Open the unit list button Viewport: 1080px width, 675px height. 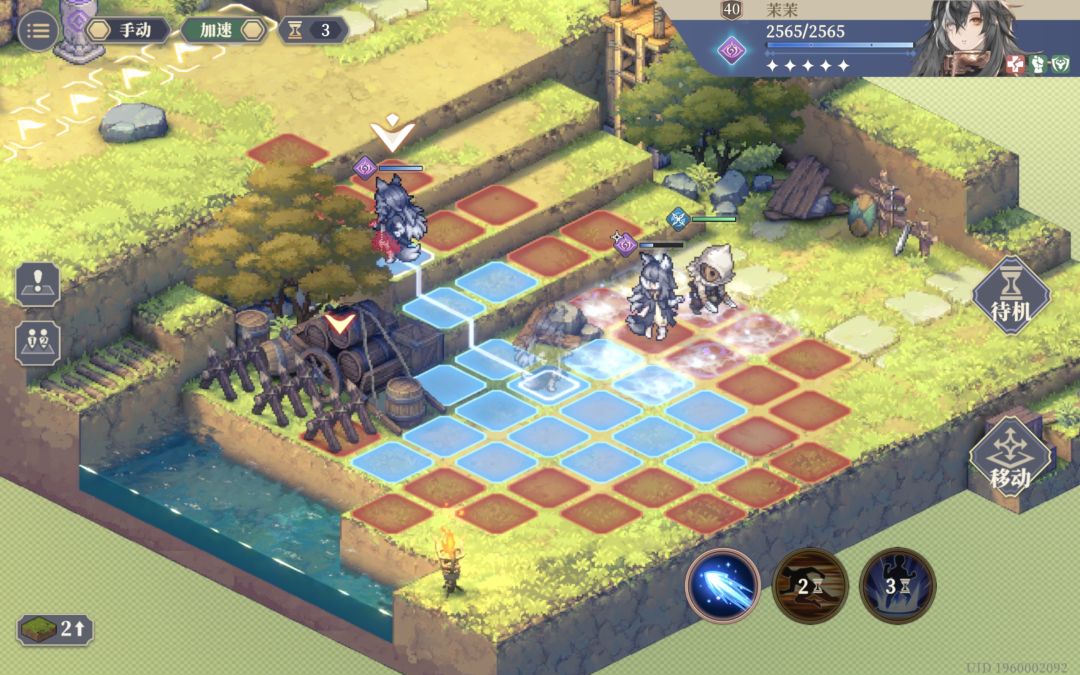[38, 342]
